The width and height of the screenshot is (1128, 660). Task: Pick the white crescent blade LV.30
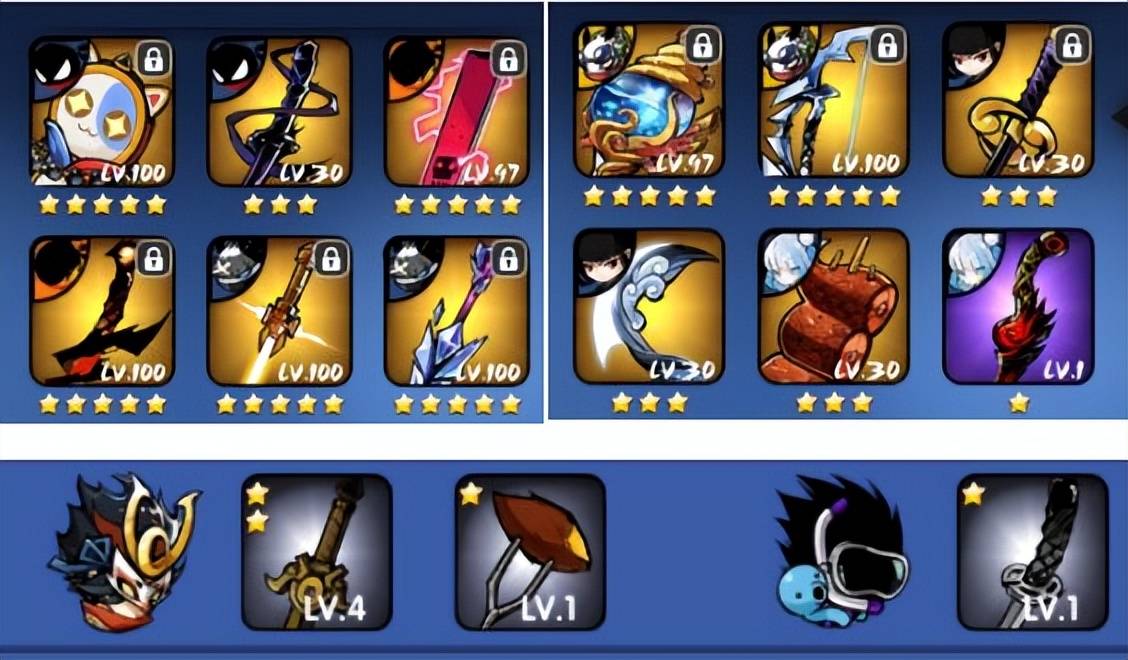tap(648, 307)
